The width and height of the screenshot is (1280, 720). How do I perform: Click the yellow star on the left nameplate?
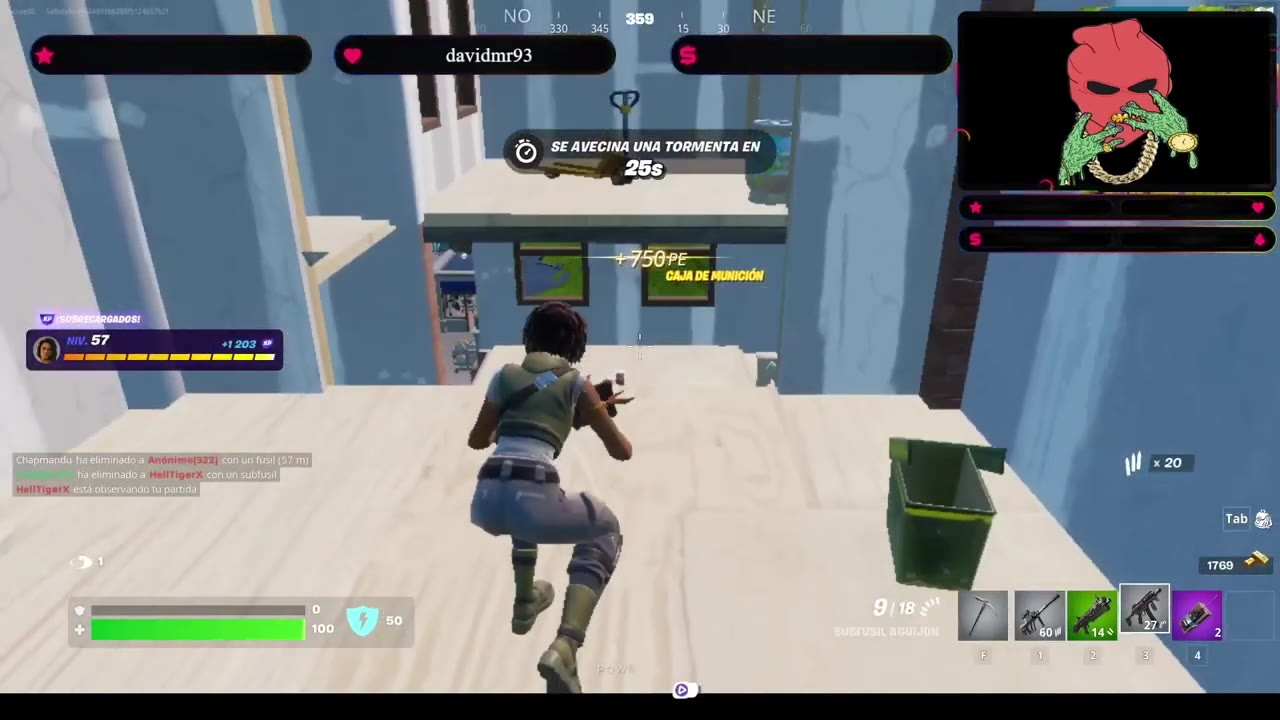pos(44,56)
